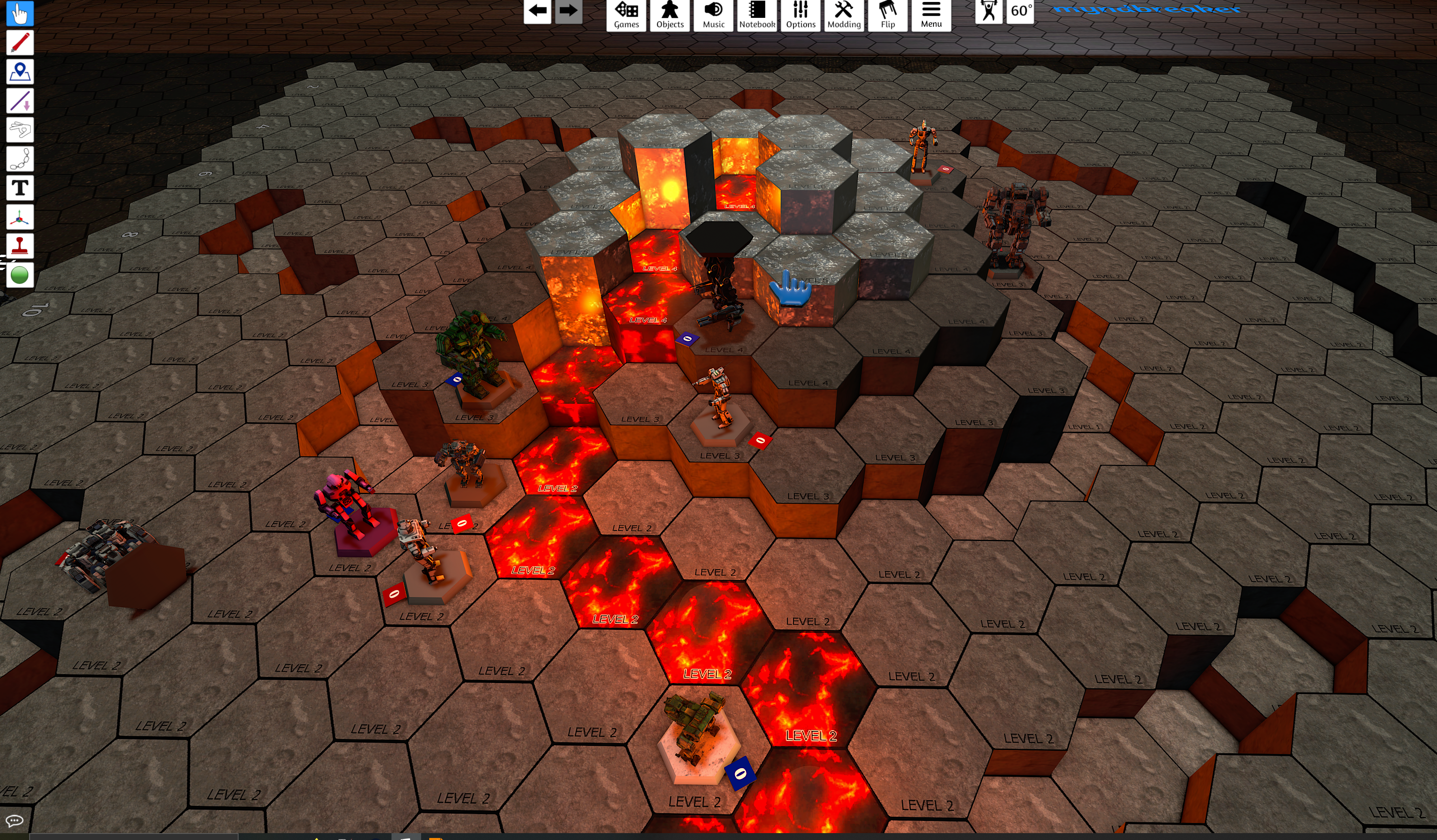Image resolution: width=1437 pixels, height=840 pixels.
Task: Choose the red pencil draw tool
Action: 20,43
